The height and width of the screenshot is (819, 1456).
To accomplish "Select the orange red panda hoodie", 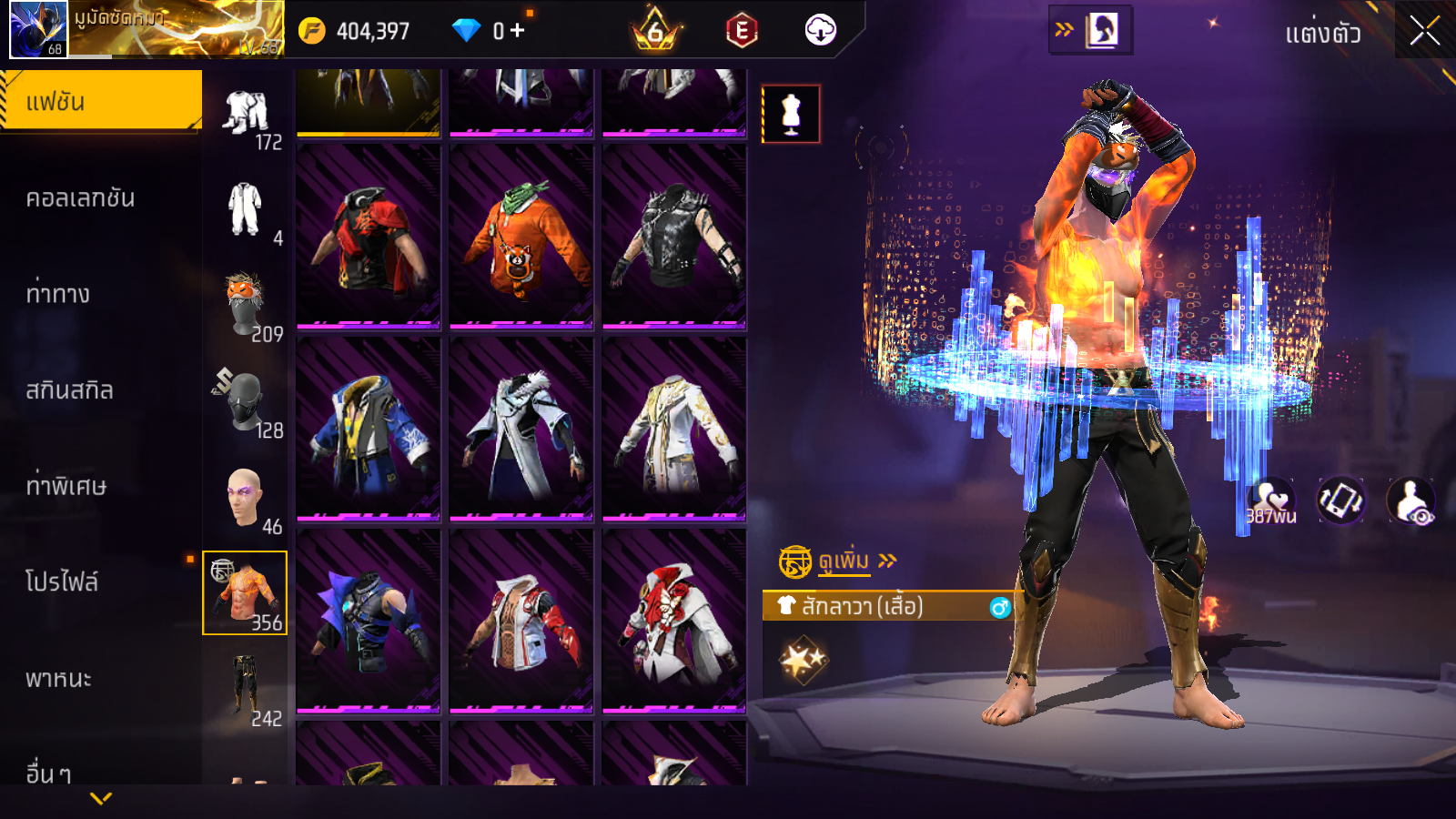I will (521, 236).
